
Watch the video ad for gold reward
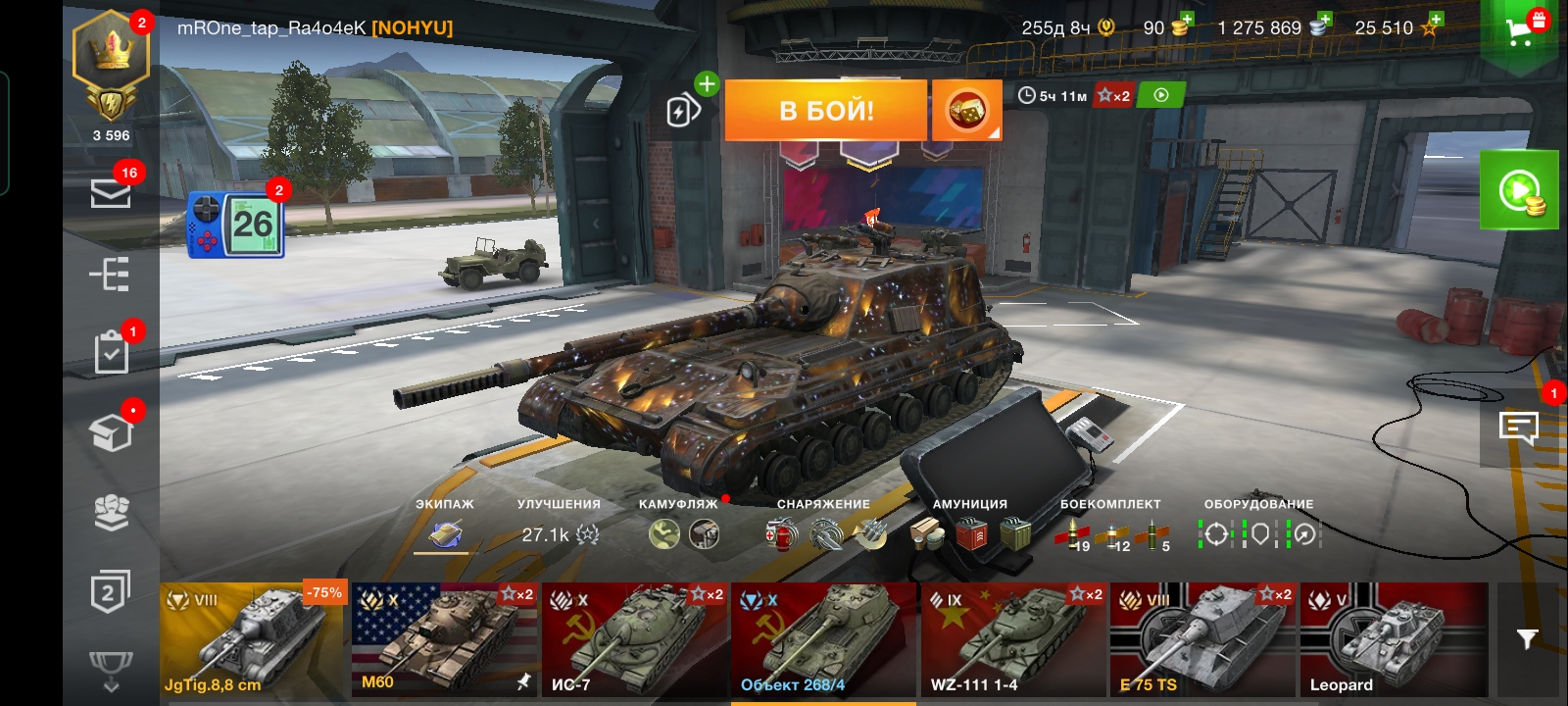point(1519,189)
